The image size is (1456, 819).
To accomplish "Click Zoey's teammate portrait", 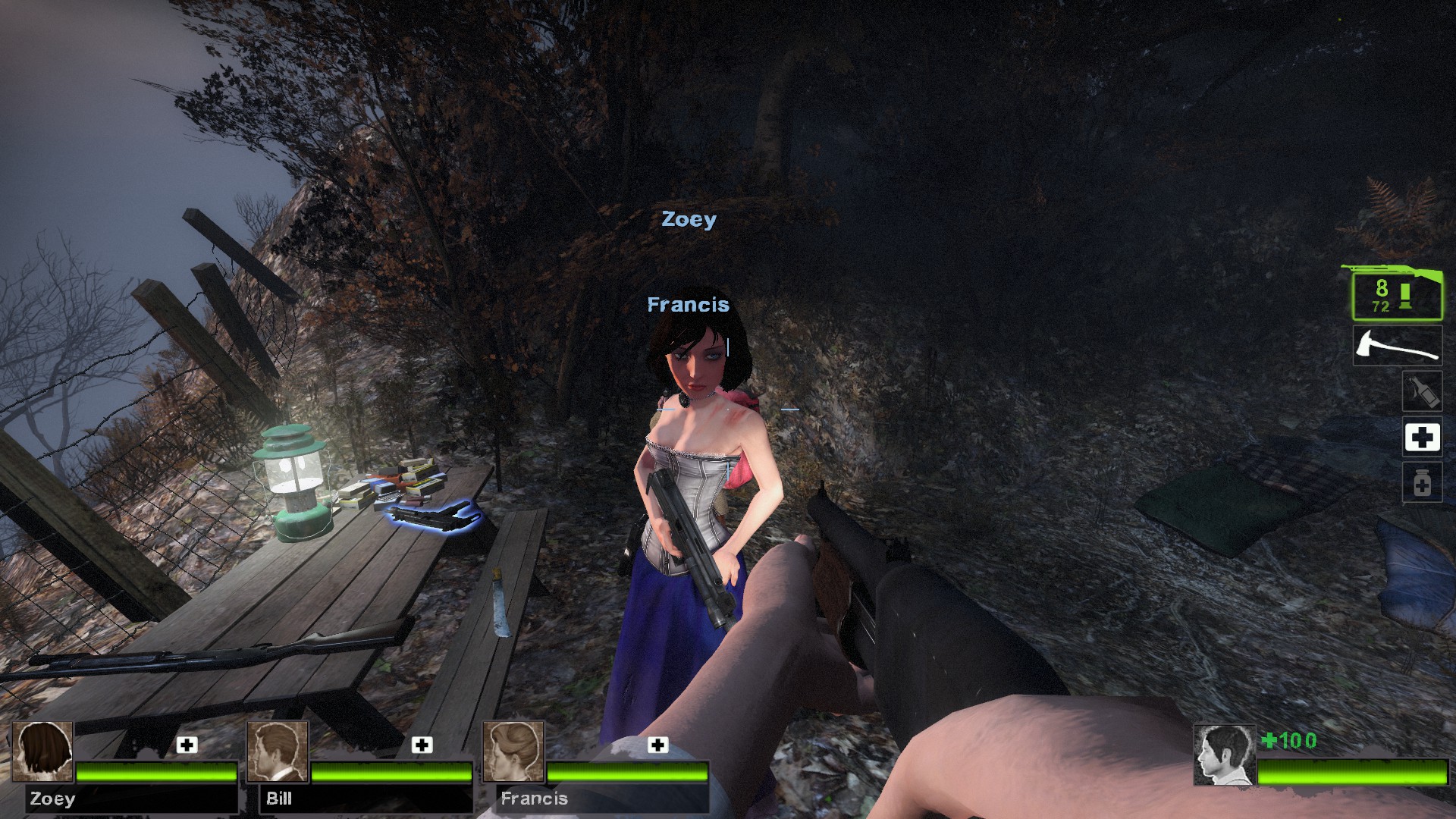I will pos(43,752).
